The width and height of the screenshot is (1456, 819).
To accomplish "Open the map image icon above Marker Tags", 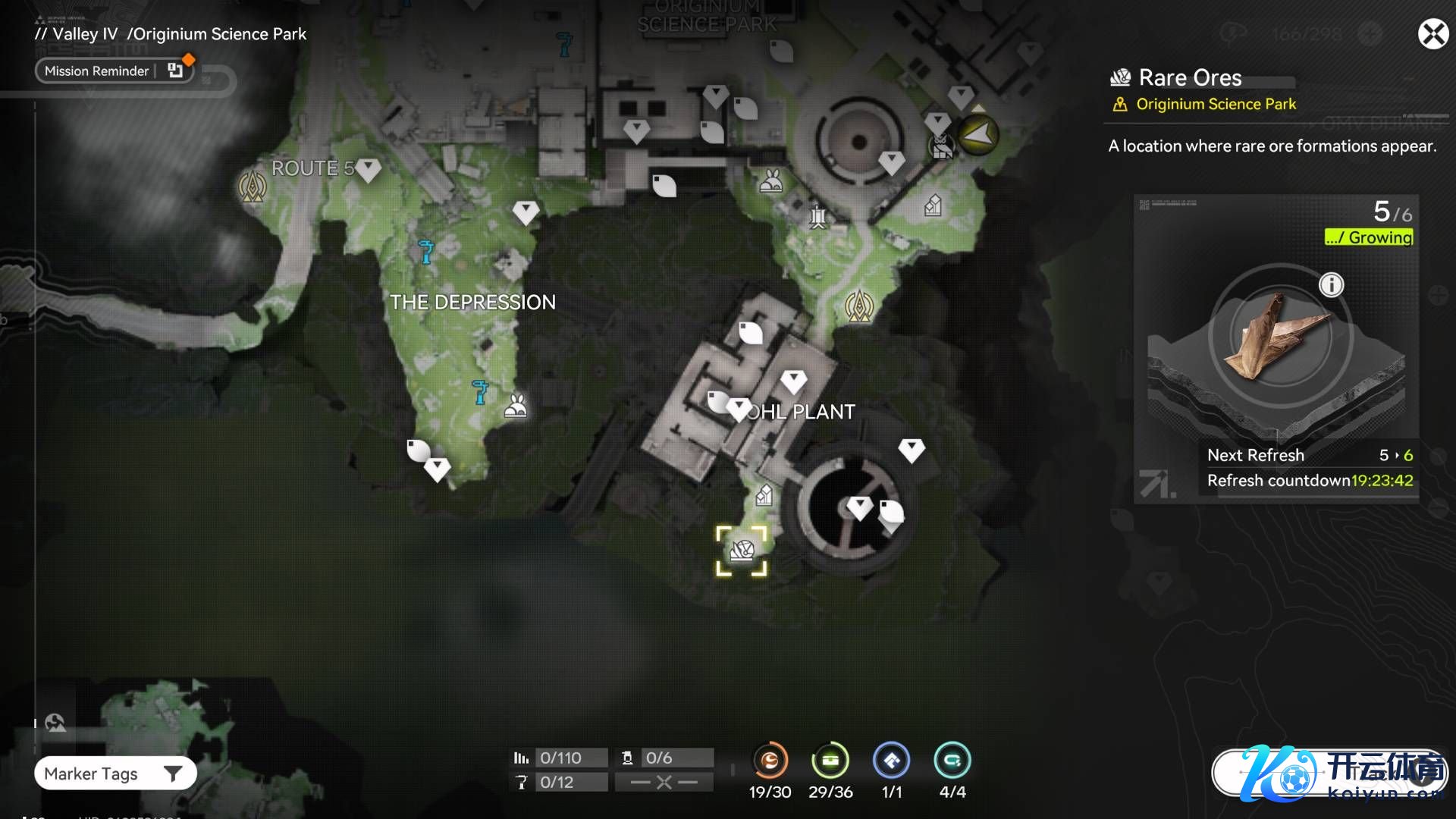I will click(55, 723).
